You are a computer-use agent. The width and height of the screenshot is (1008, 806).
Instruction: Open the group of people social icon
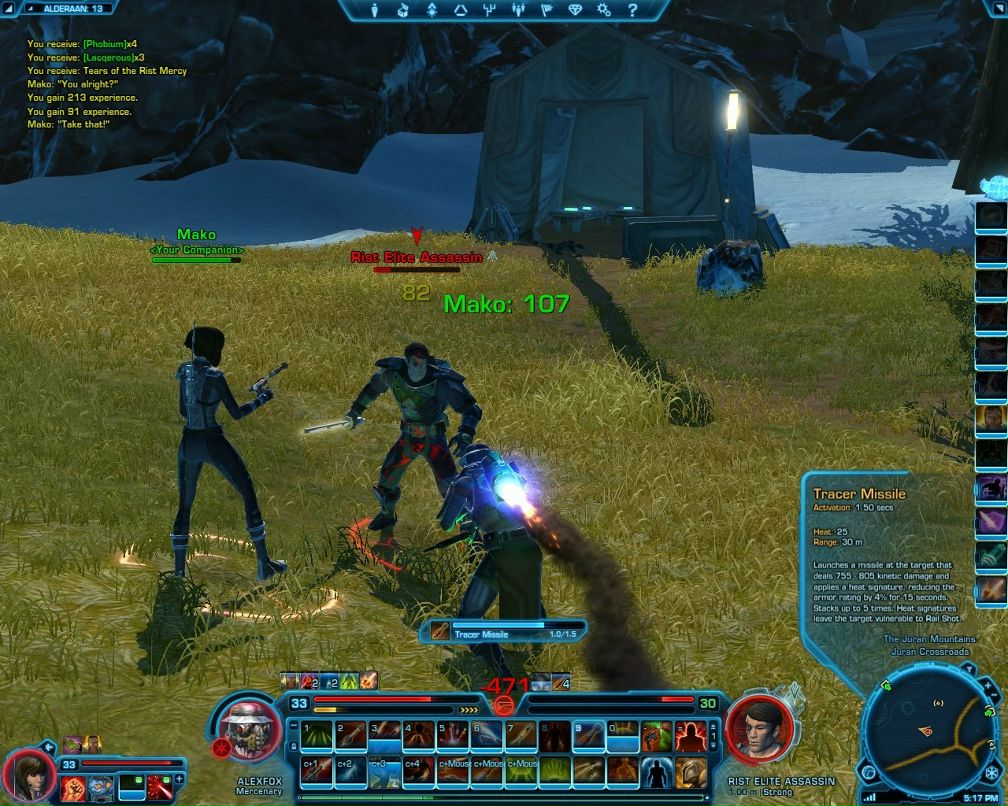[519, 10]
